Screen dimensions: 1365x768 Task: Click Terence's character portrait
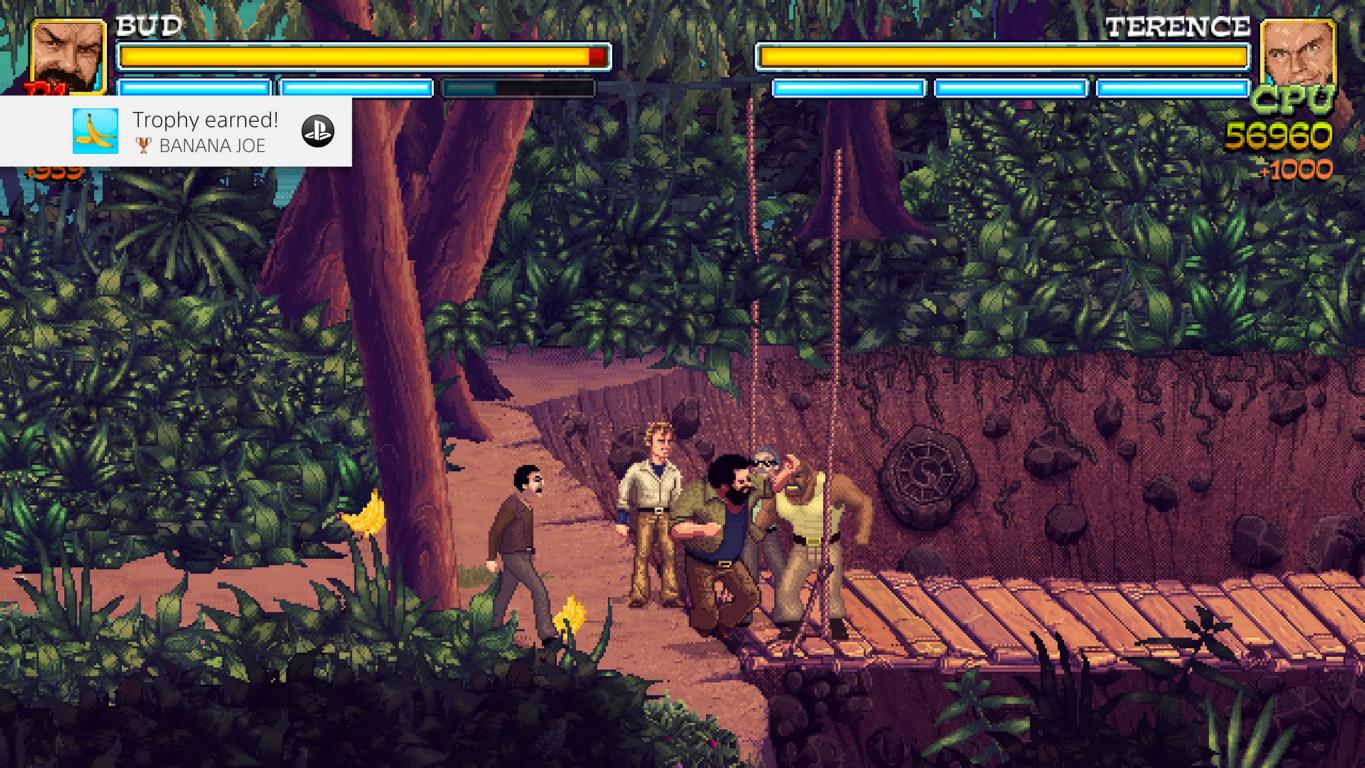click(x=1298, y=54)
